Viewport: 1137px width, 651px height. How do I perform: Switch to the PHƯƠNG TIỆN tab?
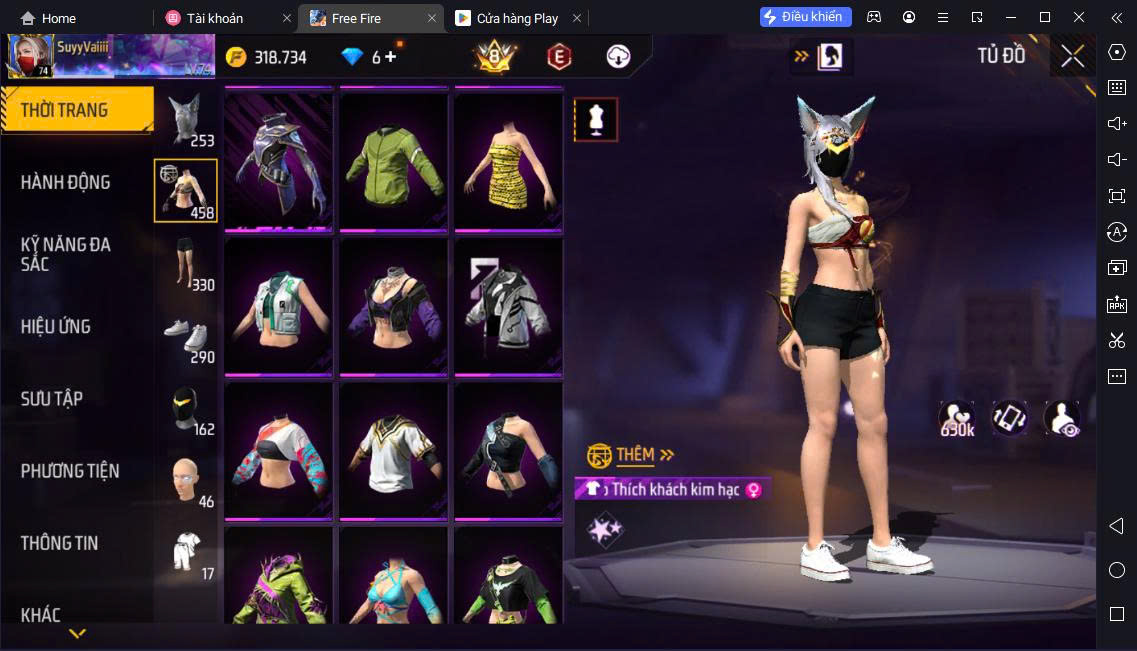pos(70,471)
